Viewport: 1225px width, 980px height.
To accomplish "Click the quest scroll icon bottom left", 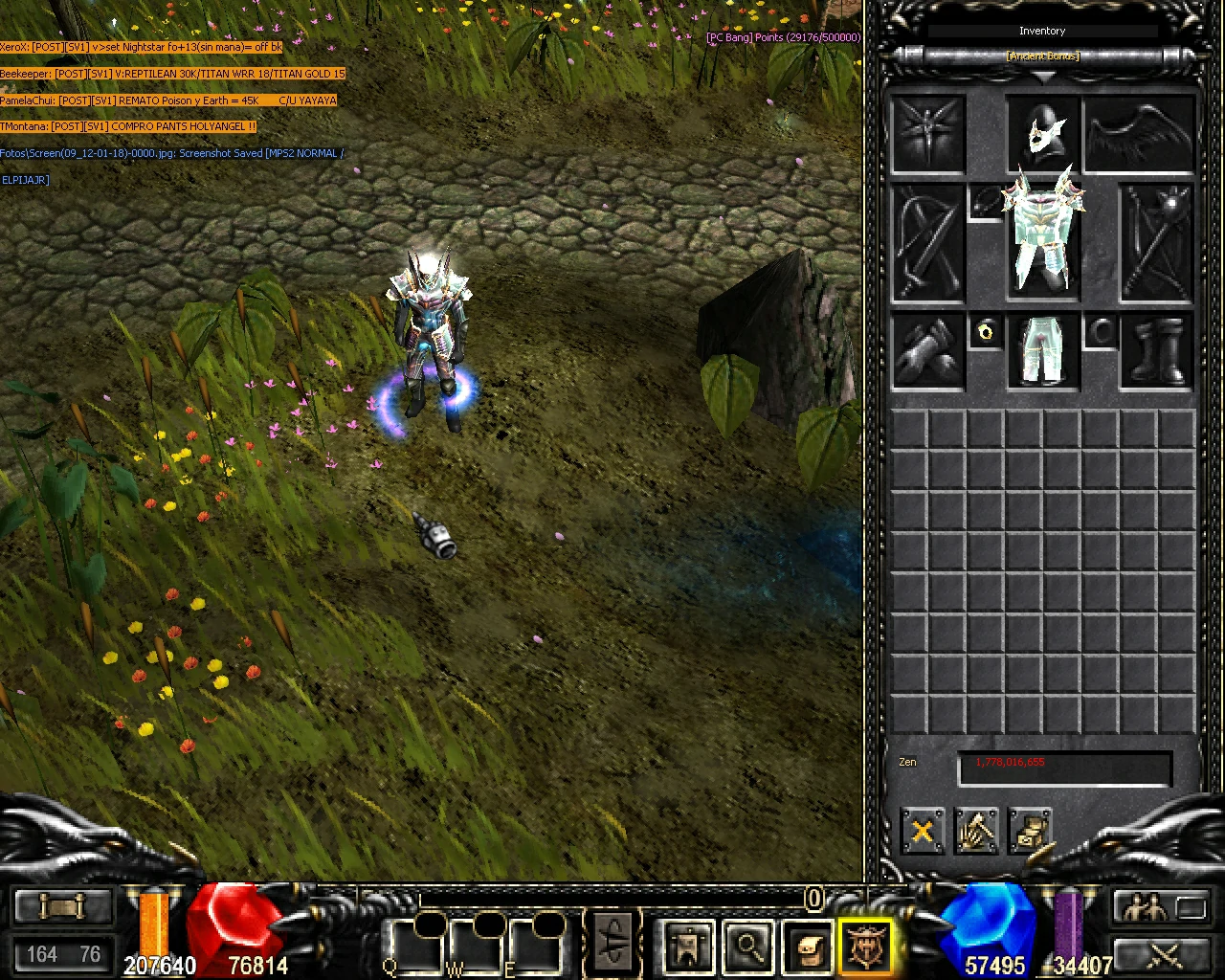I will [62, 904].
